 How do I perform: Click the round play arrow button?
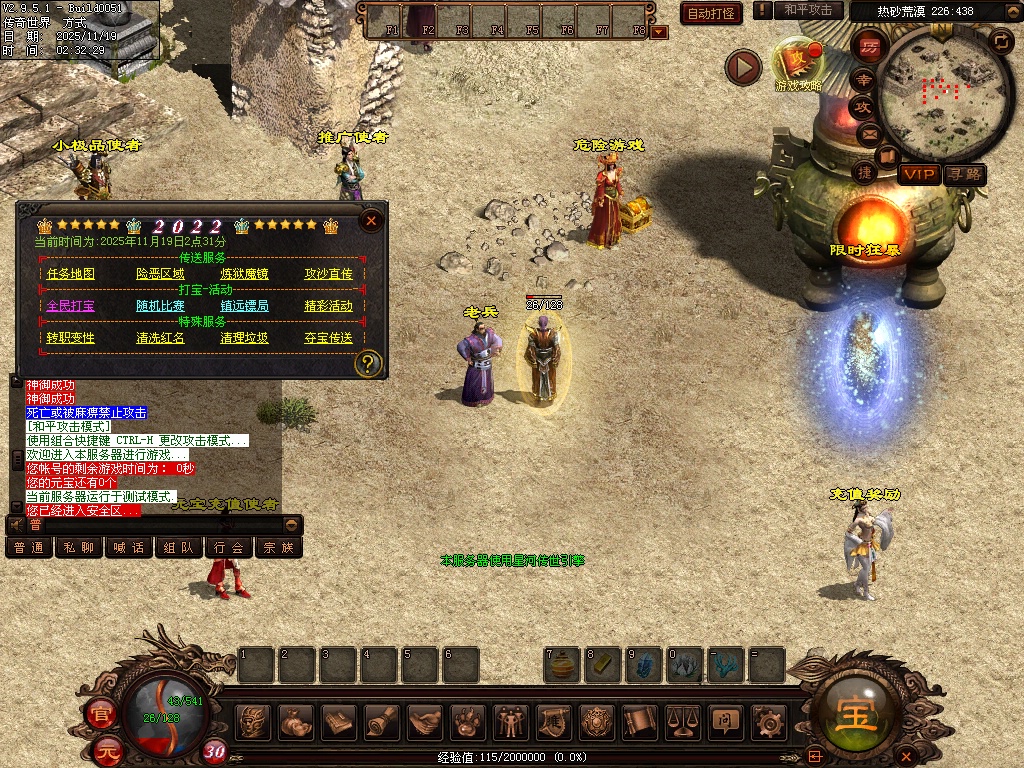pyautogui.click(x=743, y=67)
